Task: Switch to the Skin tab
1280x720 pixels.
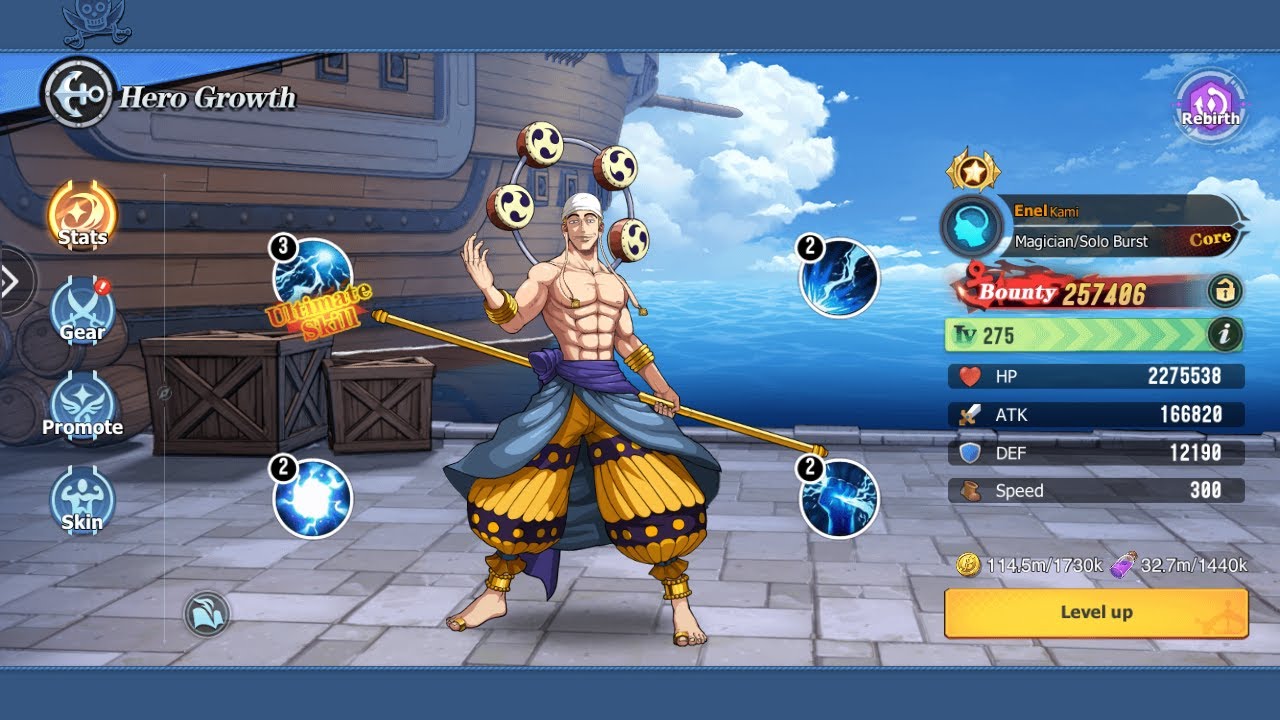Action: point(83,500)
